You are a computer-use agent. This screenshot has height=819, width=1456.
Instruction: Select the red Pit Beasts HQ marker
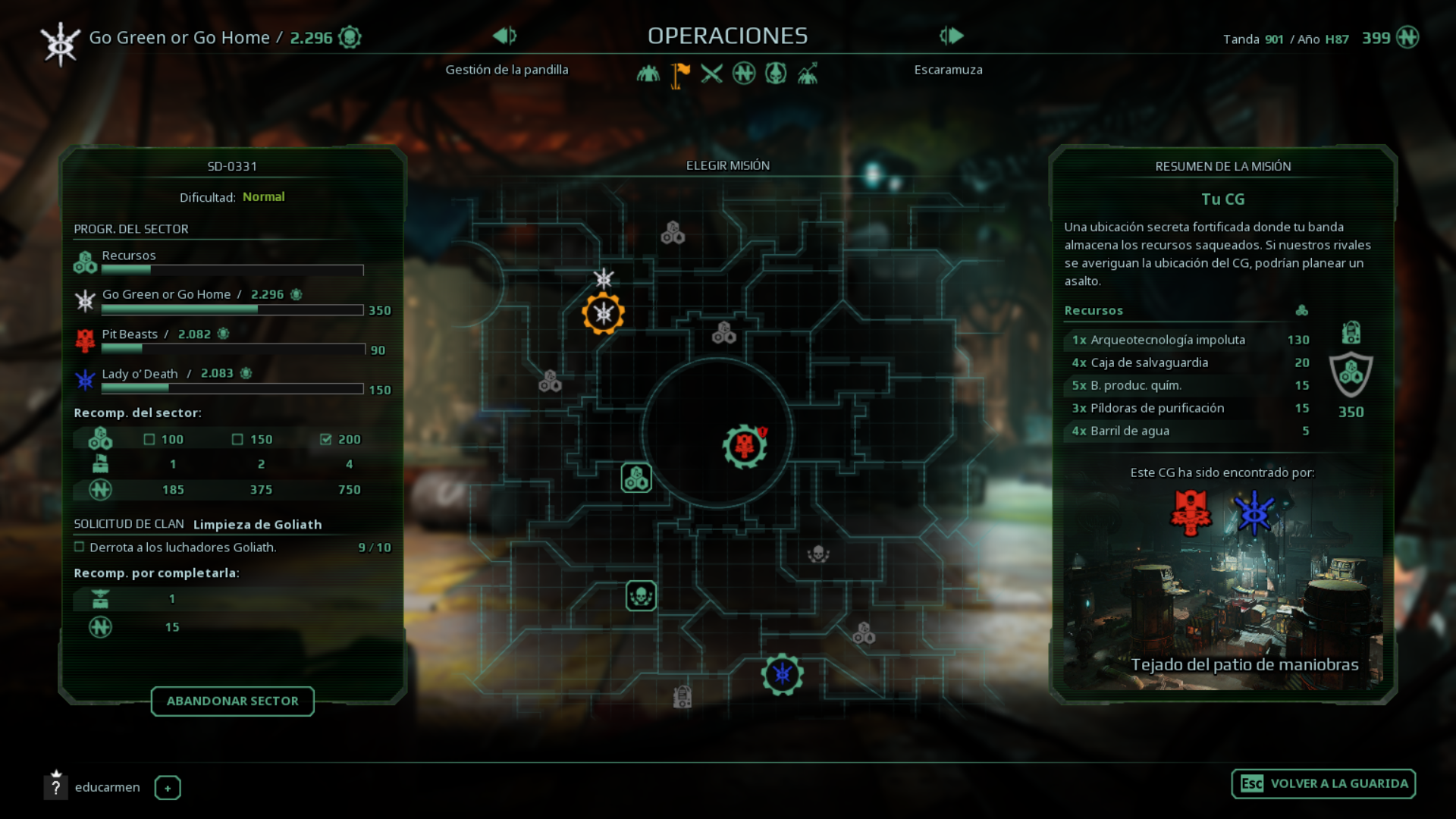745,446
